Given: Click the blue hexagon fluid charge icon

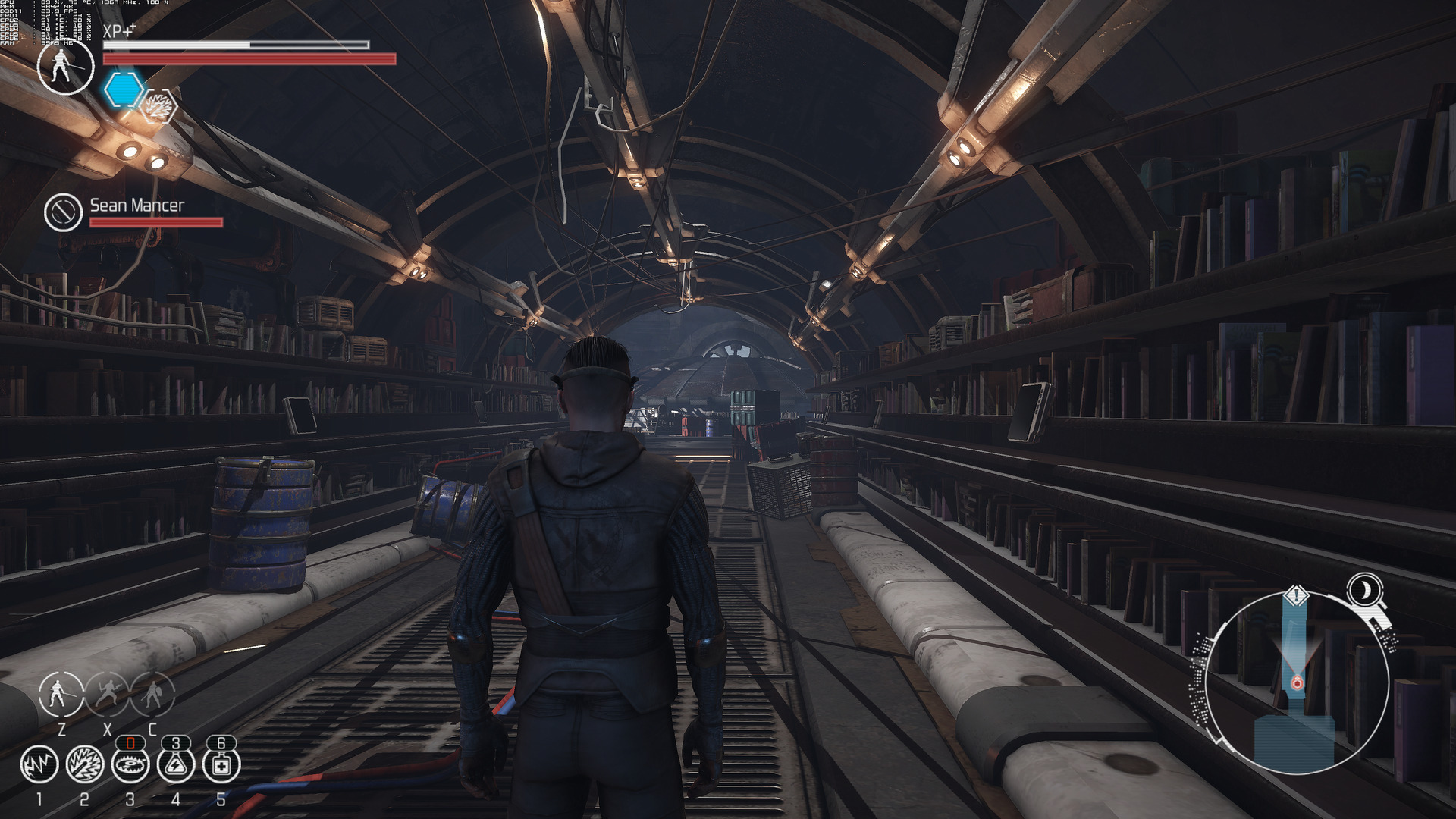Looking at the screenshot, I should 123,89.
